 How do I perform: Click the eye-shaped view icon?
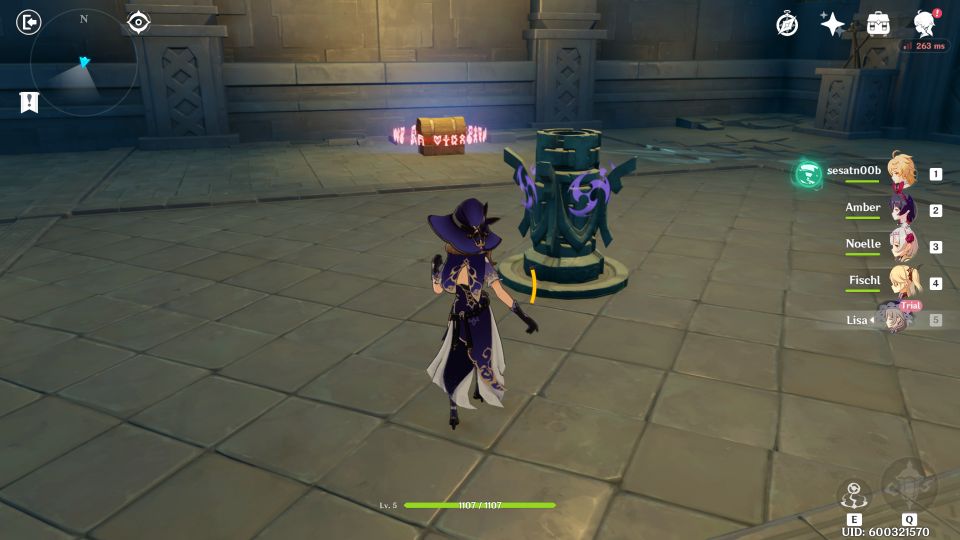(x=139, y=22)
